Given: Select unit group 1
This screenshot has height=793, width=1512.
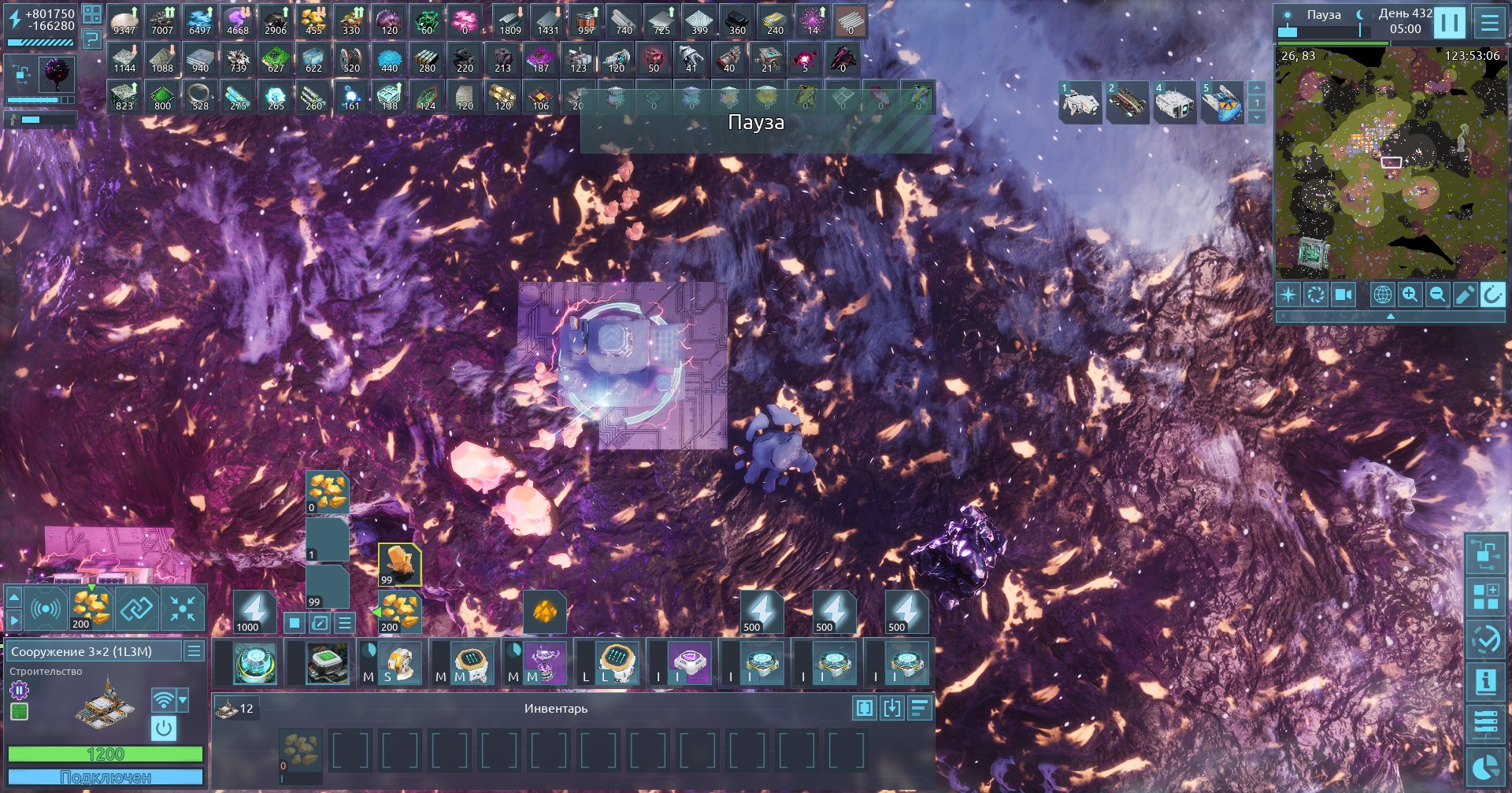Looking at the screenshot, I should [1080, 102].
